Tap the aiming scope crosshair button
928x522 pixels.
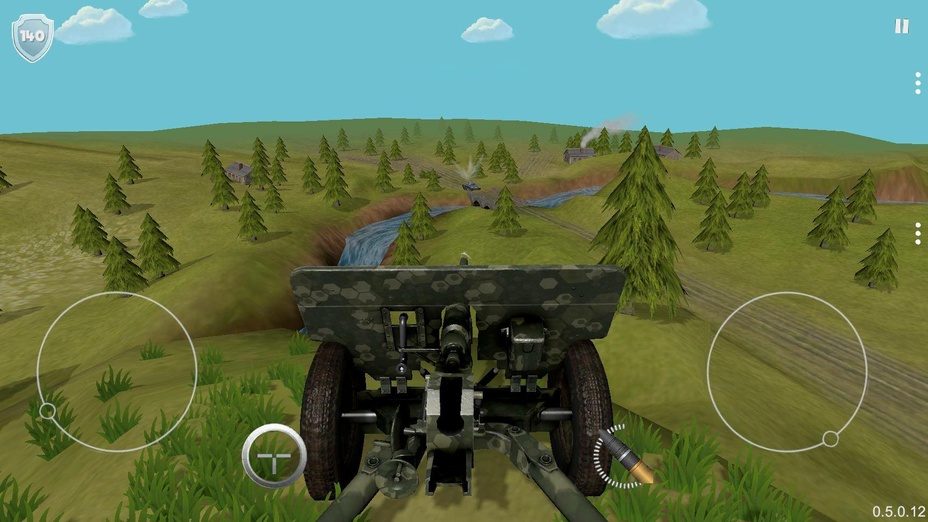click(x=274, y=456)
